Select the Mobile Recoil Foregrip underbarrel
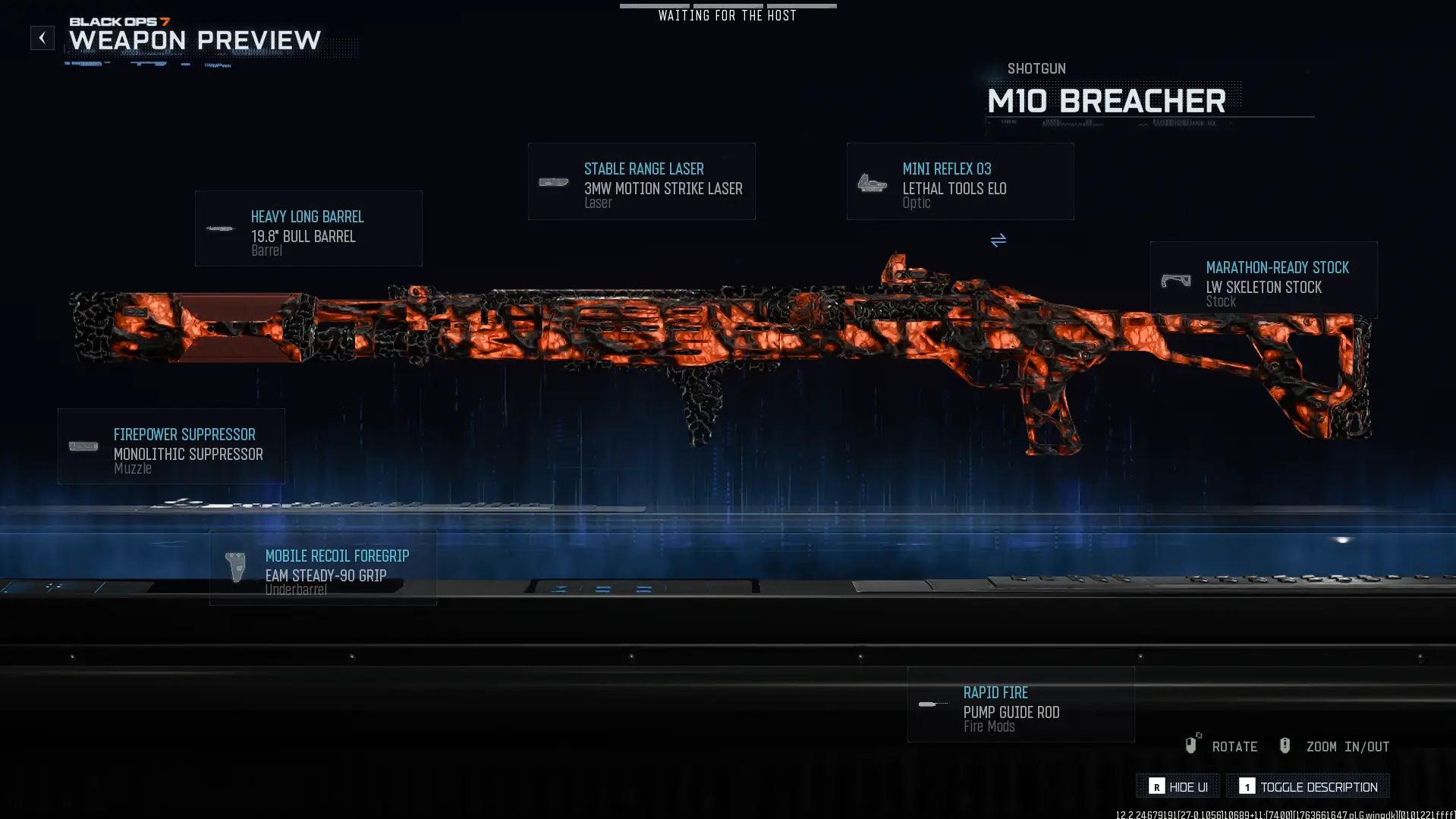The image size is (1456, 819). (323, 568)
